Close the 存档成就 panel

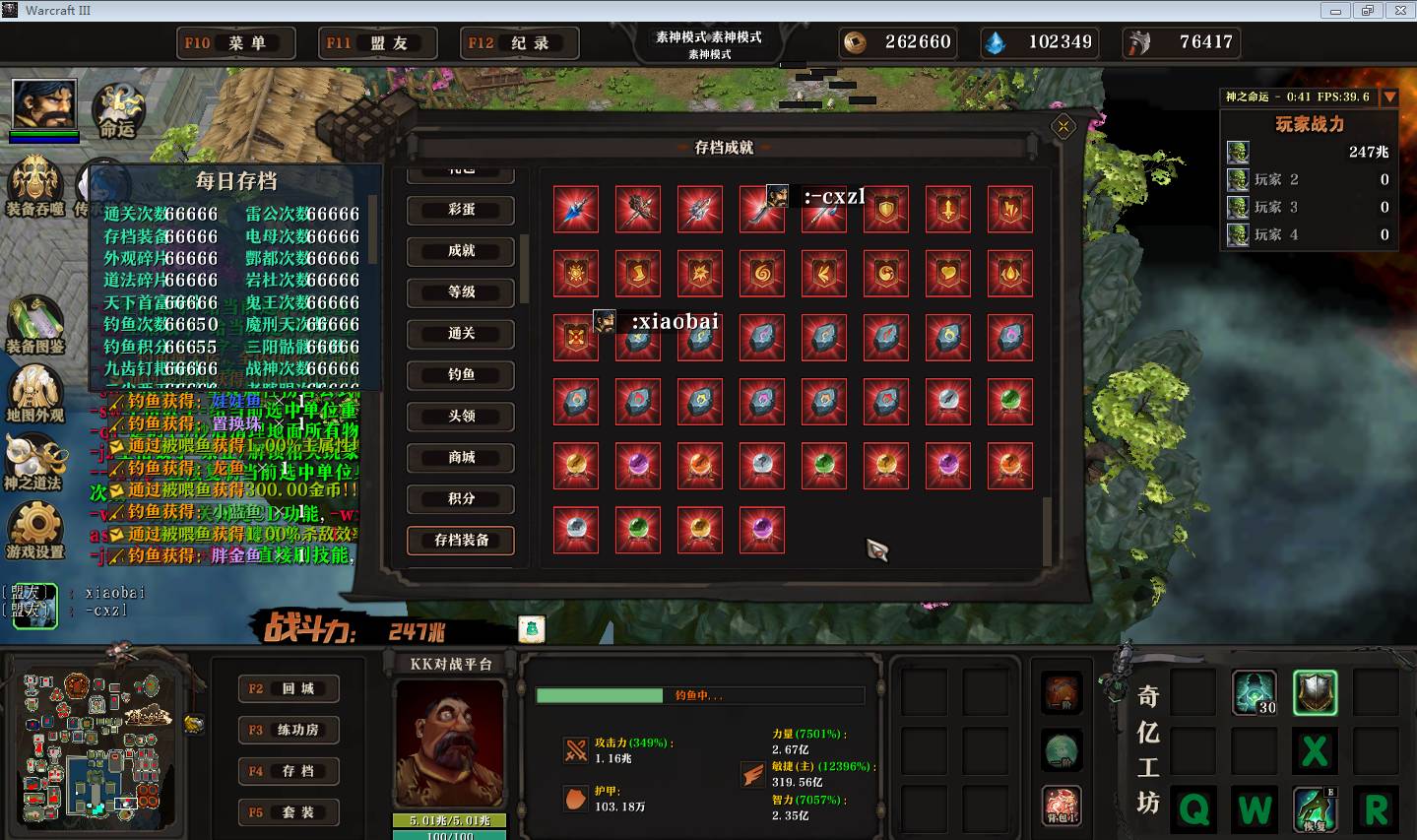(x=1063, y=126)
